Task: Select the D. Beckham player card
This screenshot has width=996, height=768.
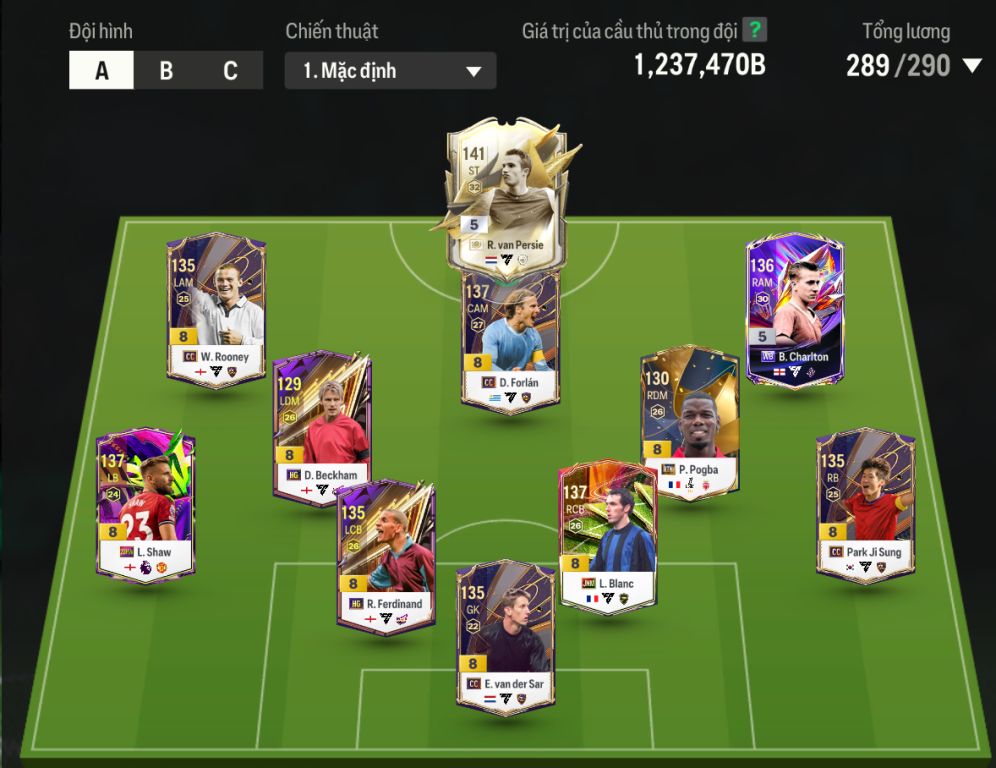Action: (x=322, y=425)
